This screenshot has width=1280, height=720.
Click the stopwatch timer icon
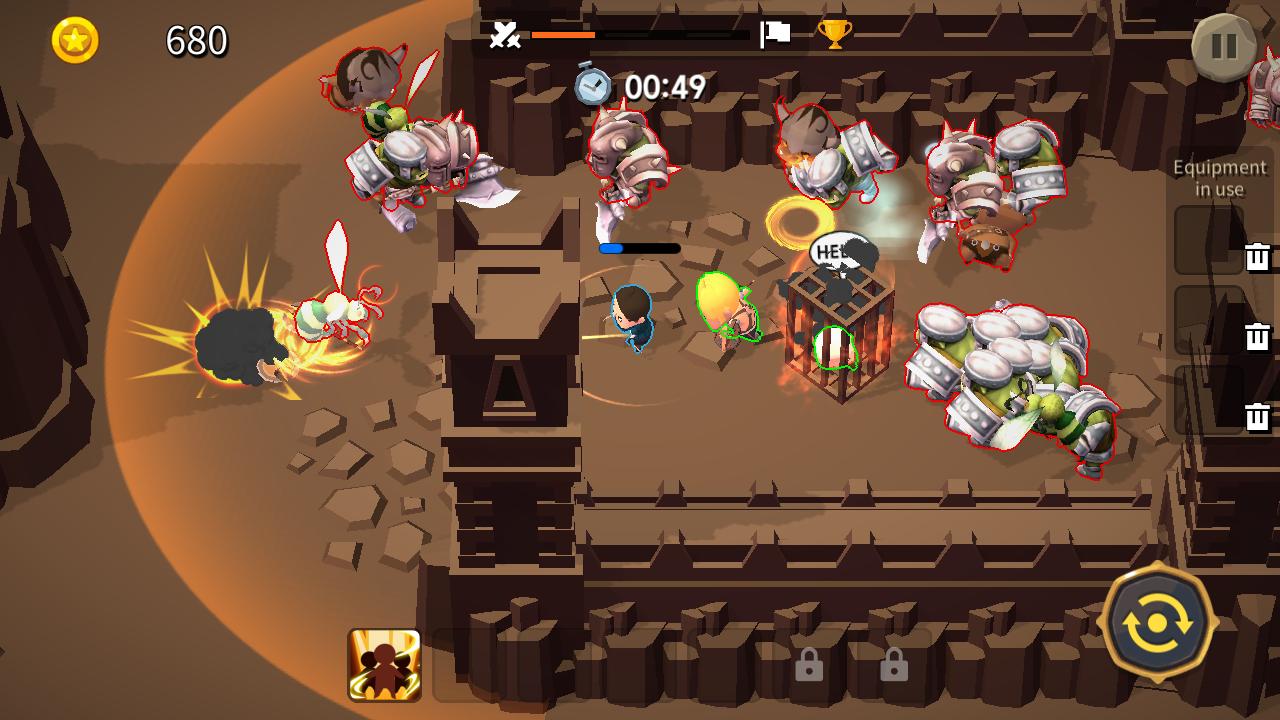pos(592,86)
